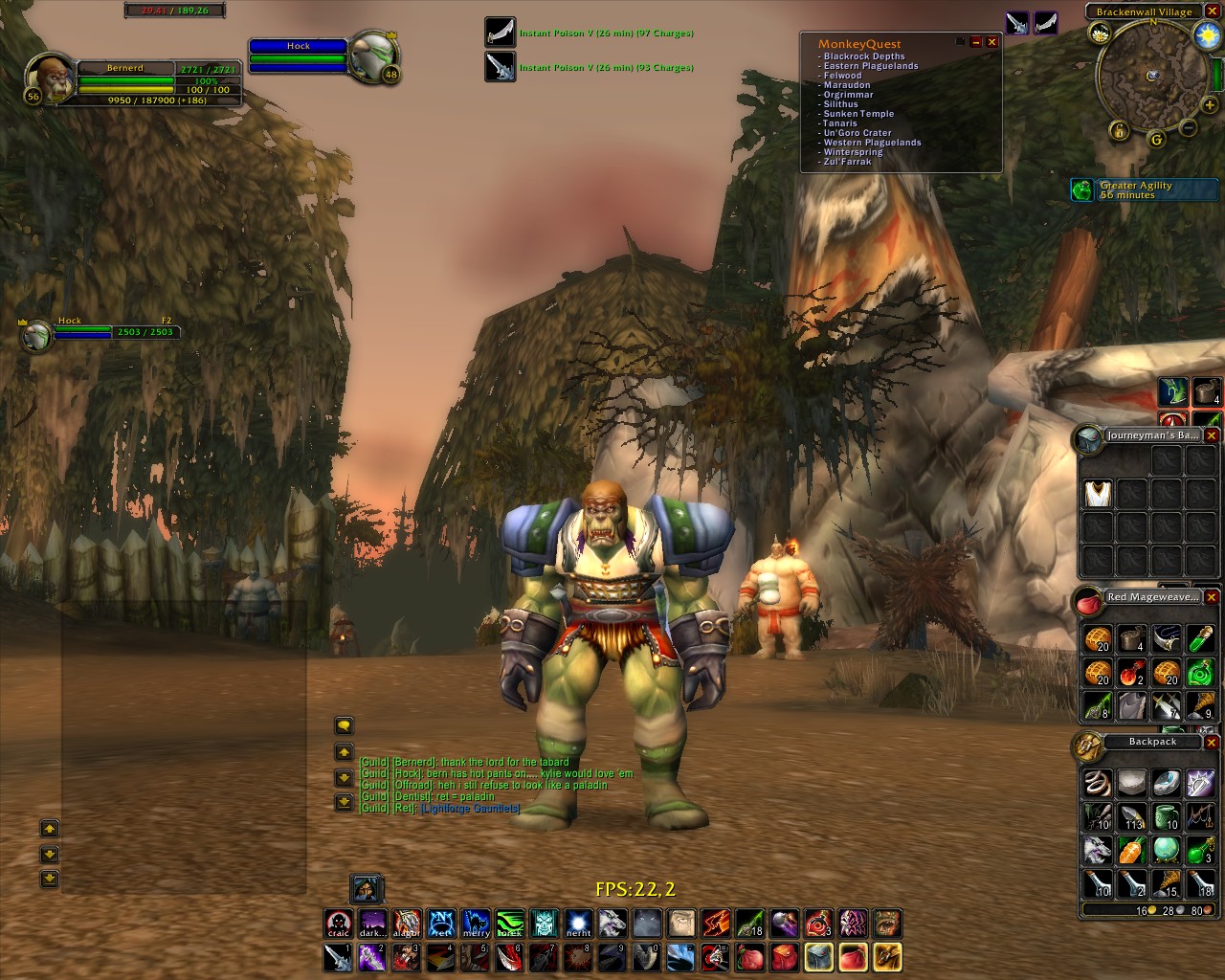This screenshot has height=980, width=1225.
Task: Click the green zoom slider beside the minimap
Action: 1217,75
